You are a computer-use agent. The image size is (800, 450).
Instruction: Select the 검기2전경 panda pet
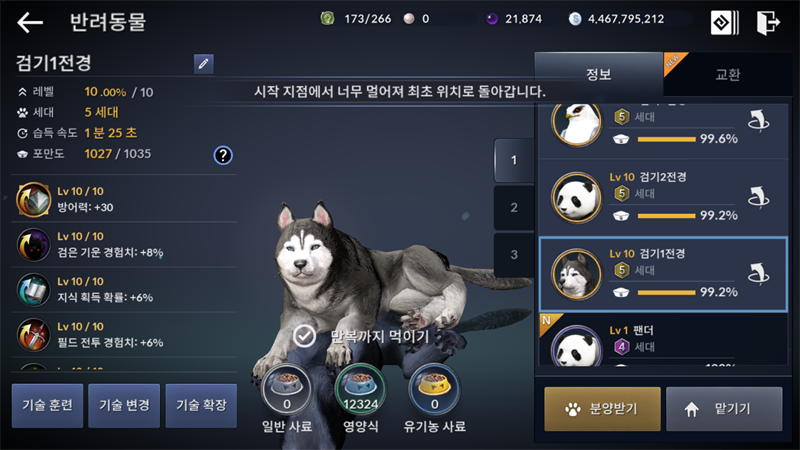coord(662,196)
